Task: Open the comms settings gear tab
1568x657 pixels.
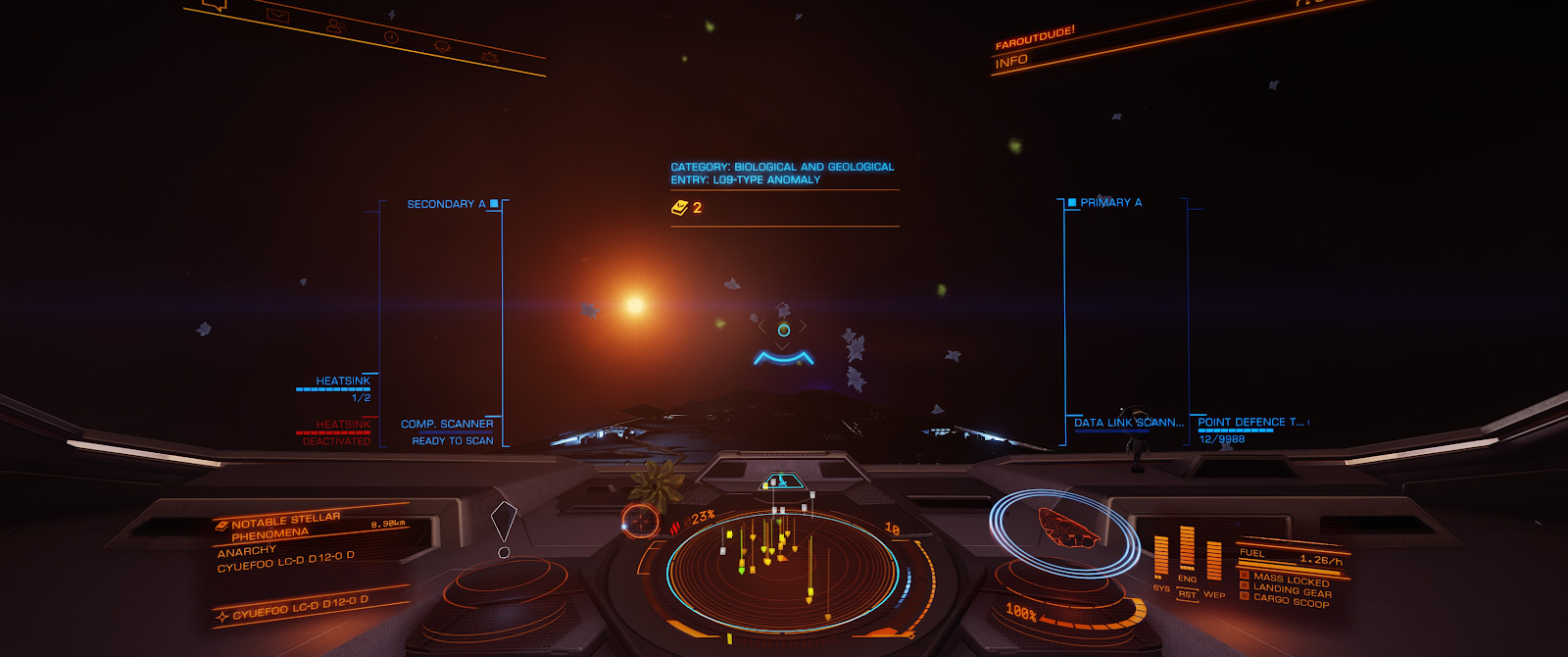Action: click(489, 58)
